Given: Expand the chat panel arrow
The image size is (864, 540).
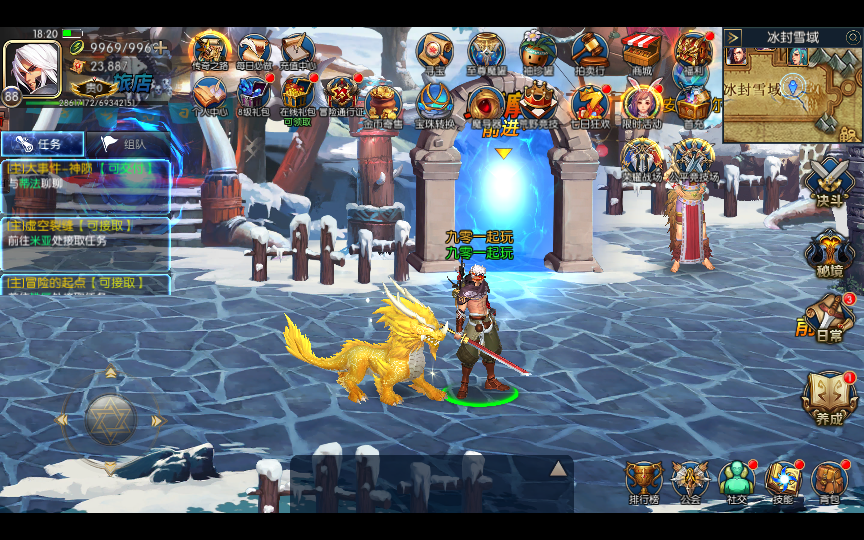Looking at the screenshot, I should click(x=558, y=469).
